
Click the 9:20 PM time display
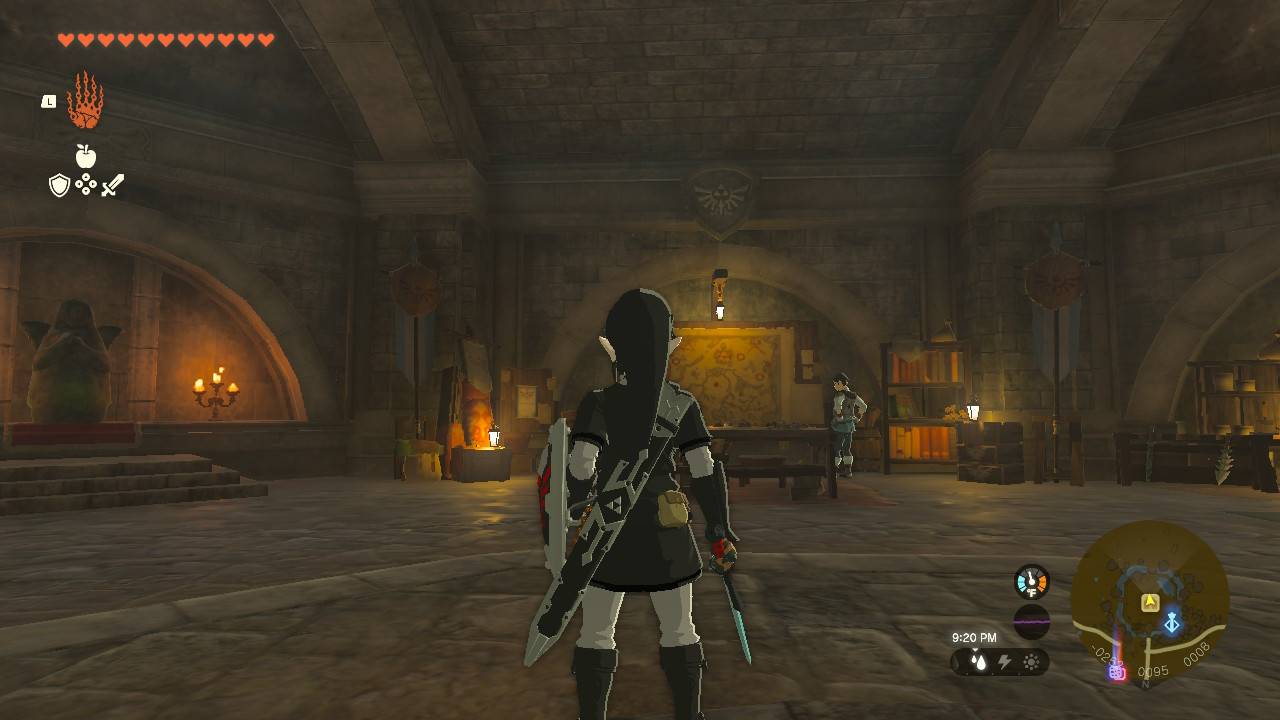click(x=975, y=637)
